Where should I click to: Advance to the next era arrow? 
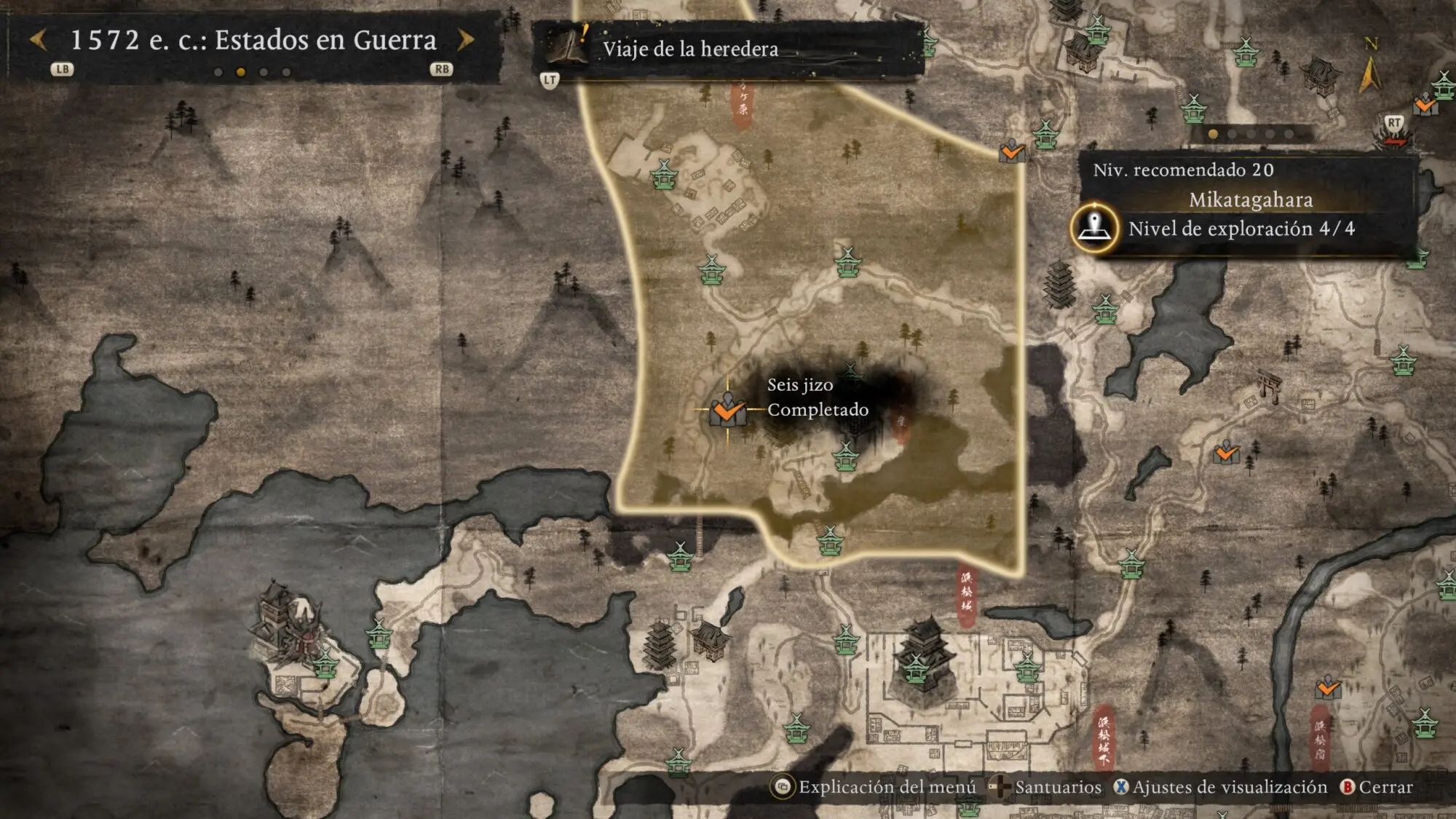[x=465, y=39]
